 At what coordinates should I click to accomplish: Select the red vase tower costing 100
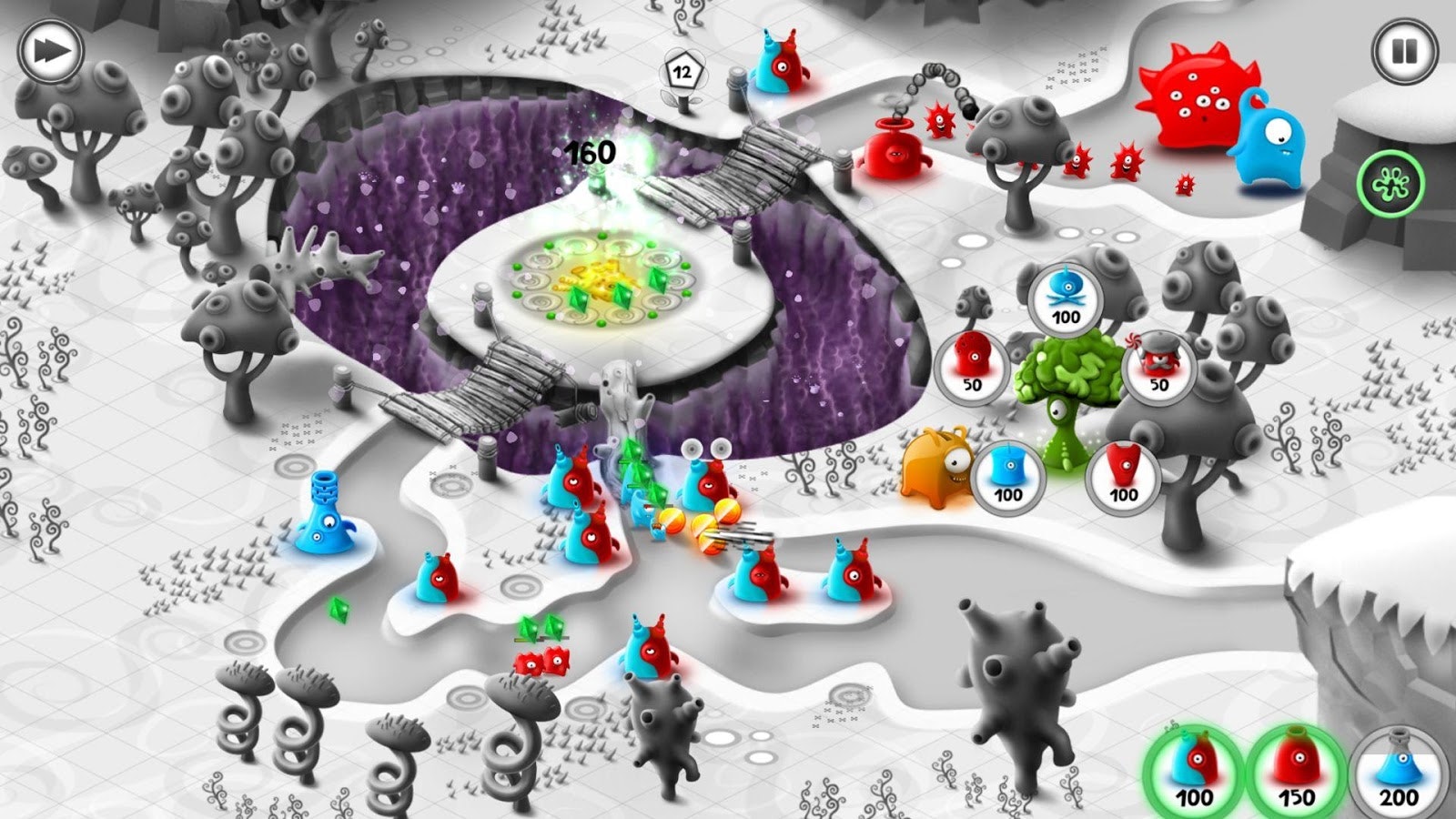tap(1124, 480)
